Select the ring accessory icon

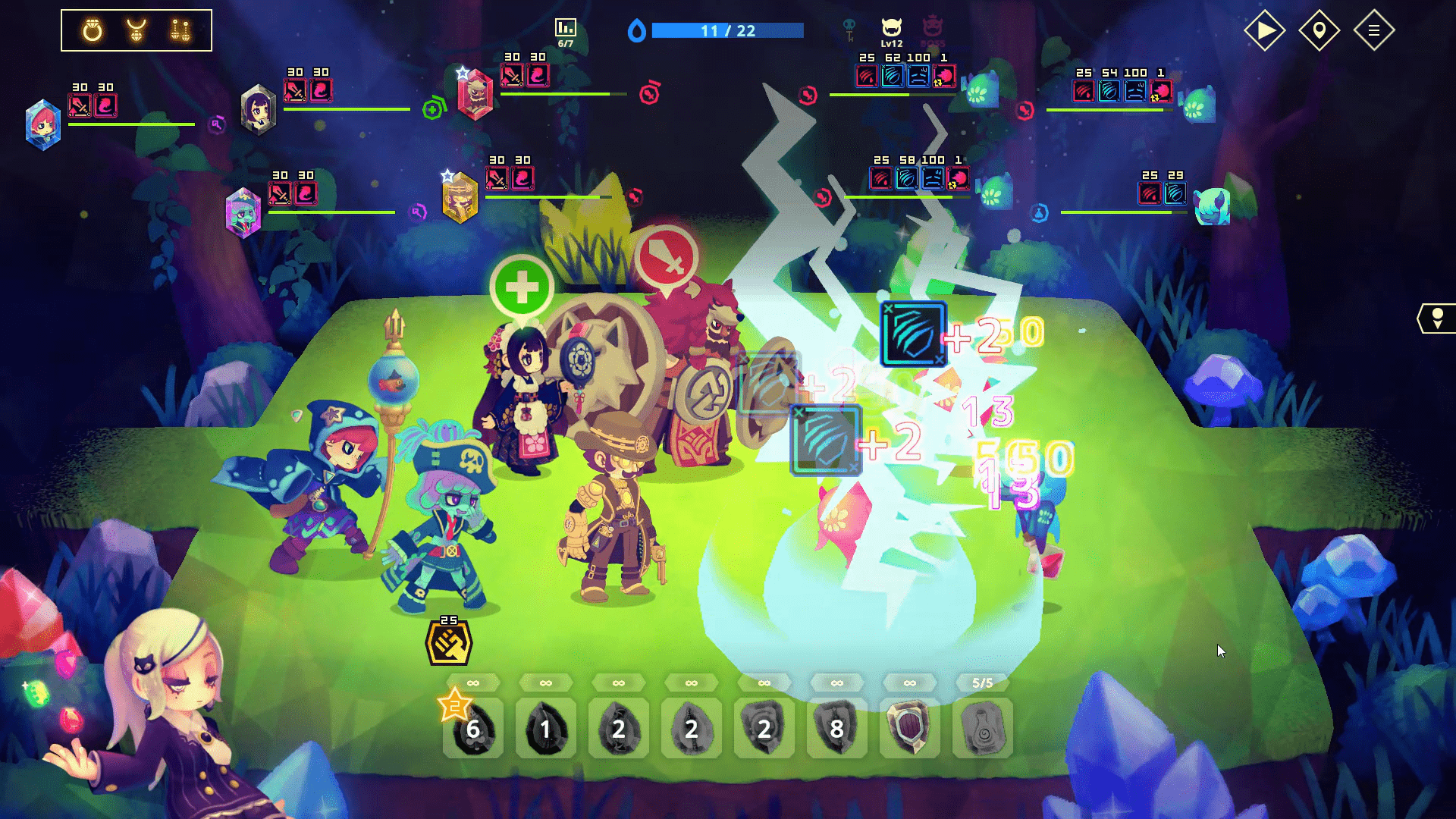(93, 30)
